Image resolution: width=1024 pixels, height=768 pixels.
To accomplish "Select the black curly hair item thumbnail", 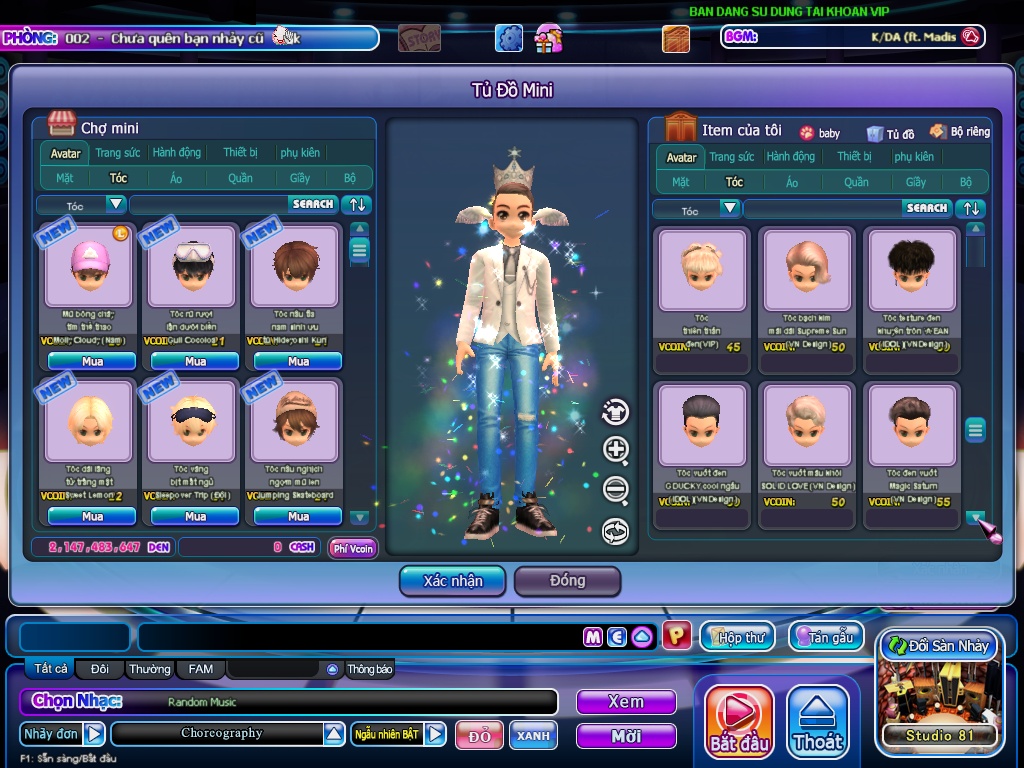I will (911, 268).
